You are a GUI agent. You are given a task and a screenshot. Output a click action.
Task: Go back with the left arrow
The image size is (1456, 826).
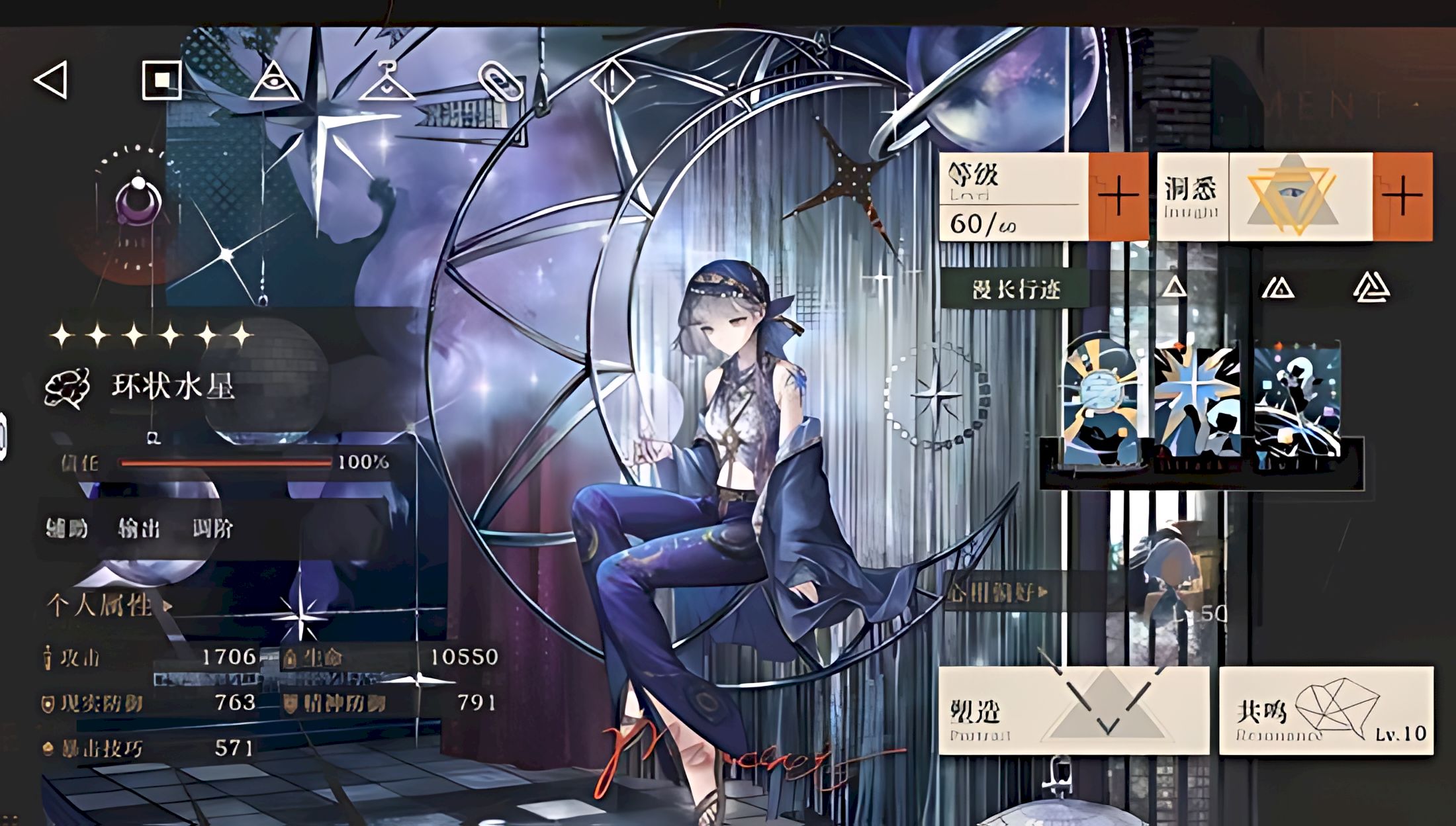coord(52,80)
